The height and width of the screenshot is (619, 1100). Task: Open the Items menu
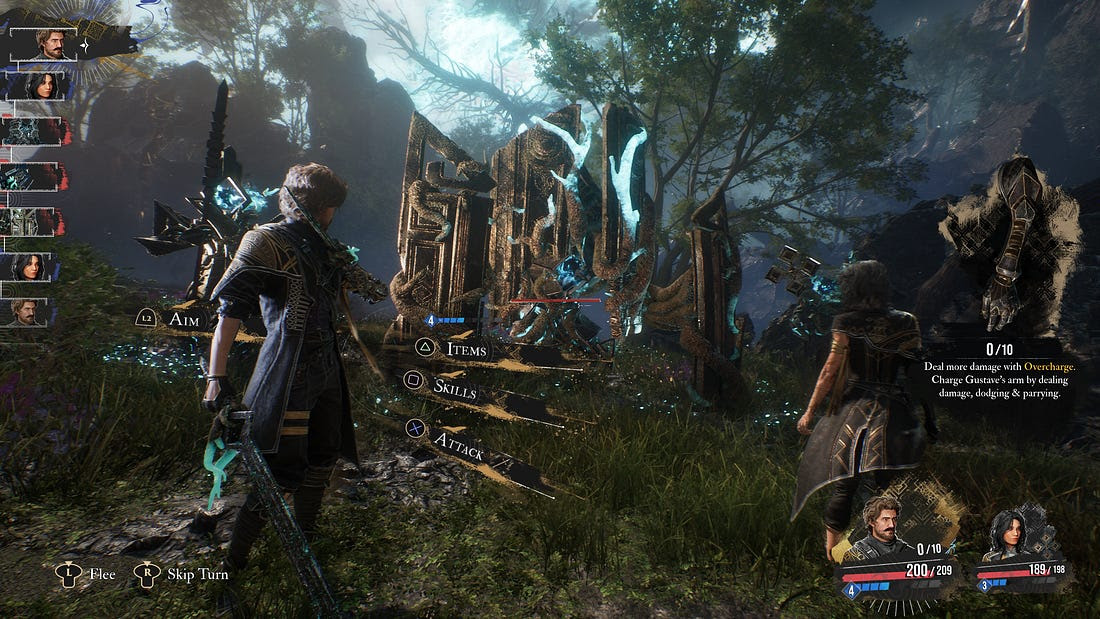[466, 348]
